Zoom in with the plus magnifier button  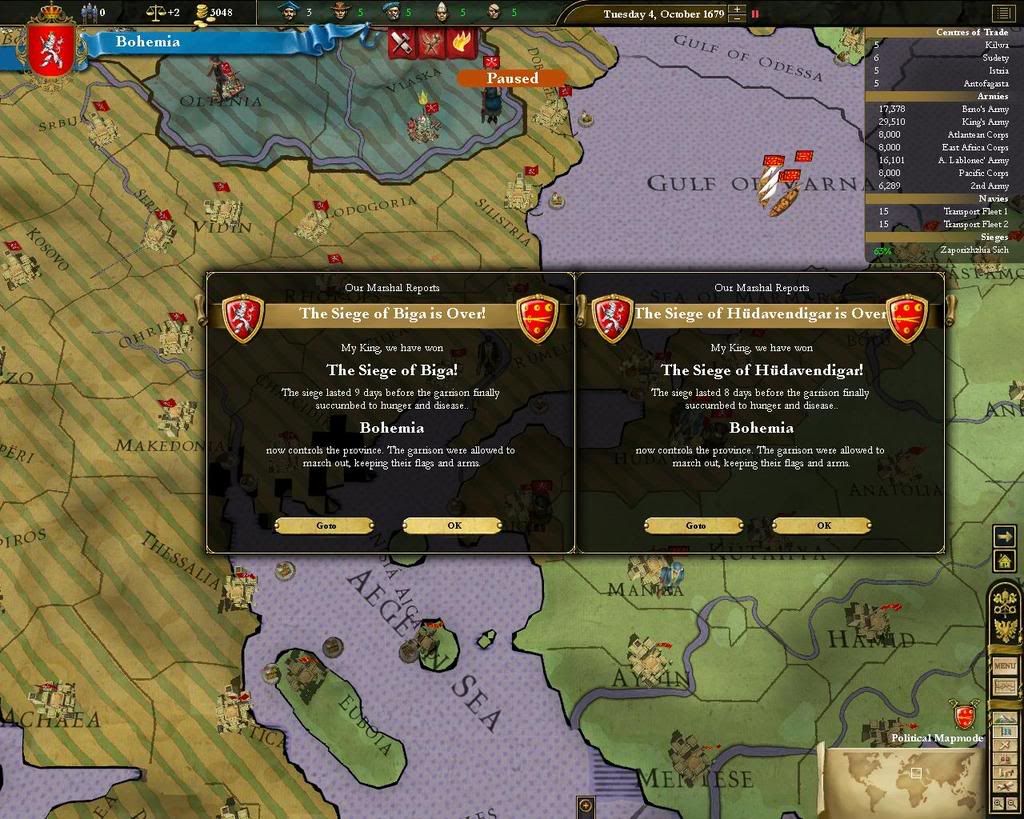pos(999,803)
